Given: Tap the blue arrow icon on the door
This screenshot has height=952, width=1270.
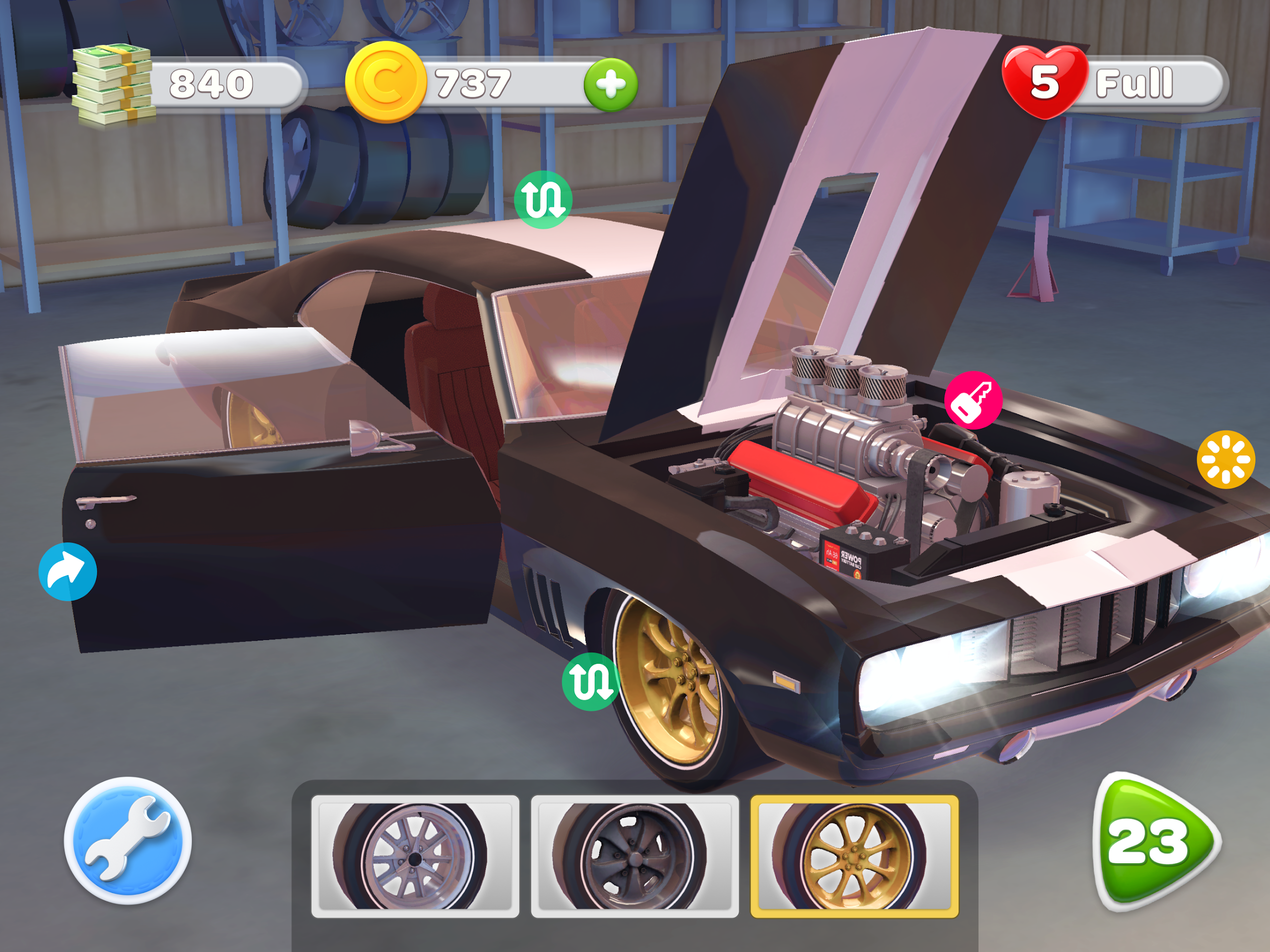Looking at the screenshot, I should click(x=68, y=571).
